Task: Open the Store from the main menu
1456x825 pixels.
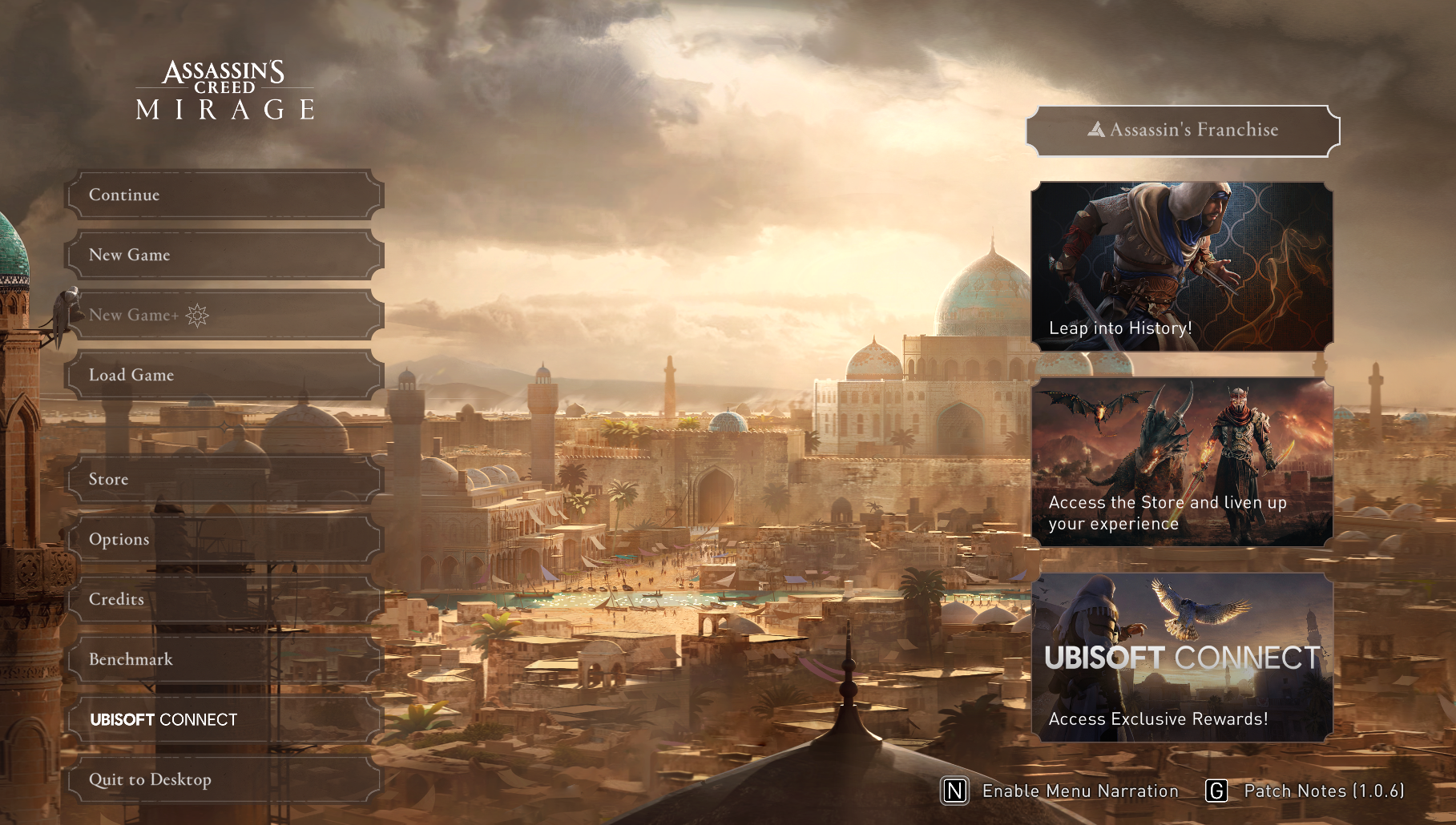Action: point(224,479)
